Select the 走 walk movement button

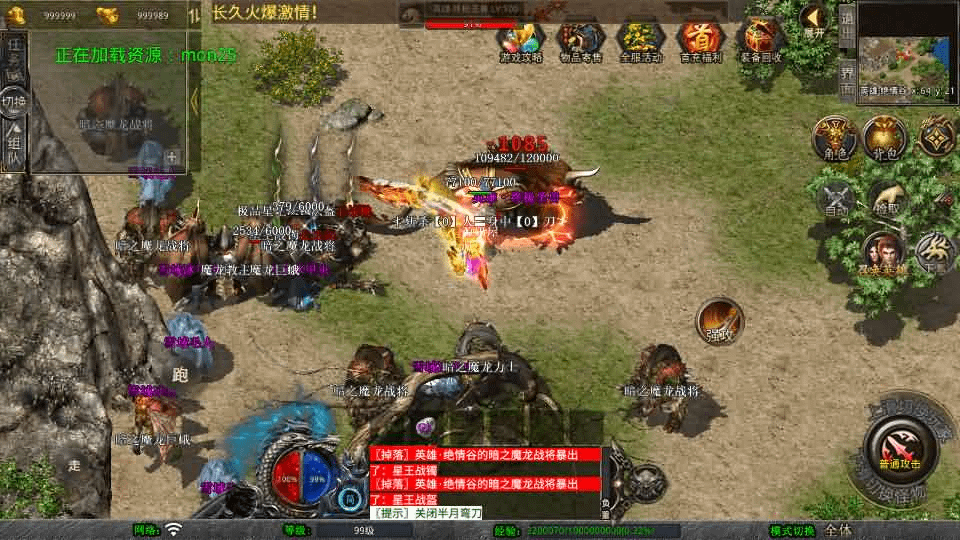coord(75,462)
